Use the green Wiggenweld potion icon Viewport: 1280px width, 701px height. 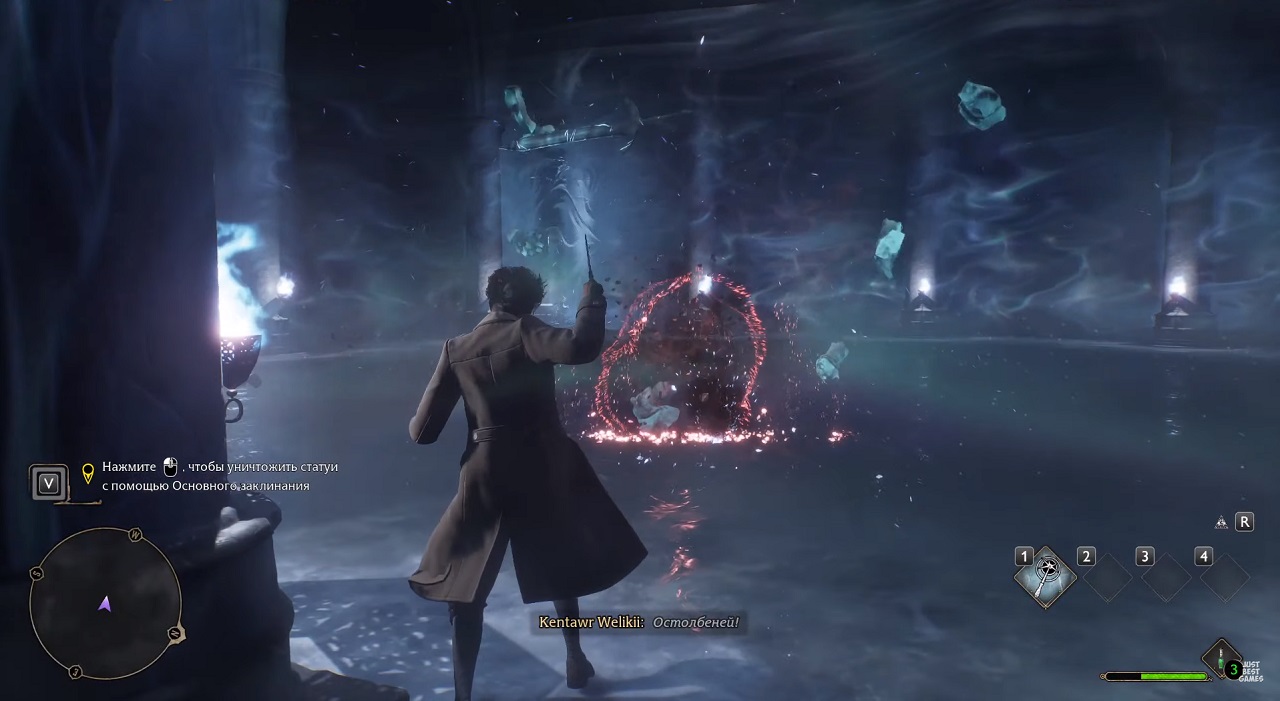pos(1220,660)
